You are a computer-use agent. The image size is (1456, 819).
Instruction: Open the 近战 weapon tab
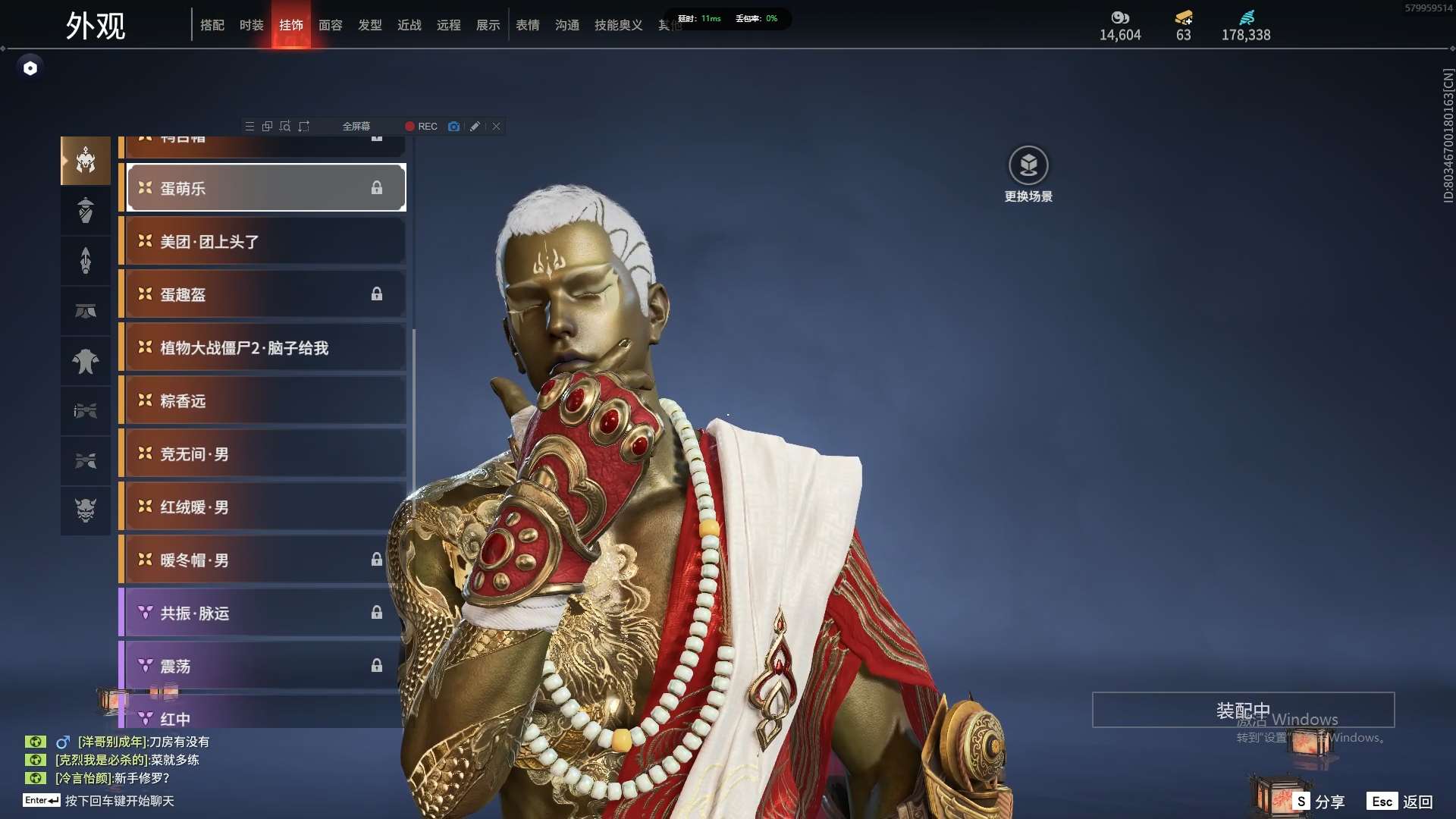click(409, 25)
